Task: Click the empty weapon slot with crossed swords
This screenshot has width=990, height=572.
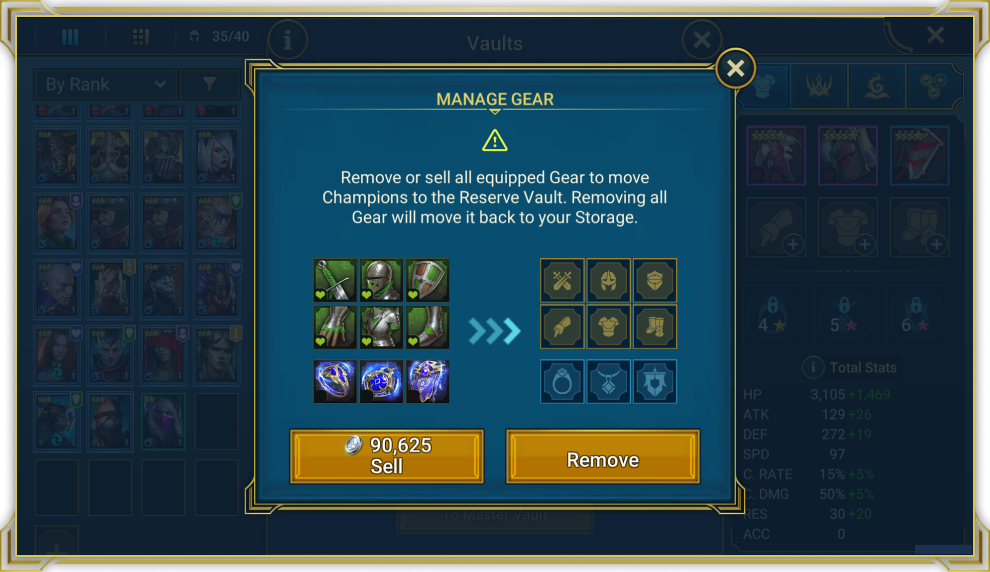Action: pos(562,280)
